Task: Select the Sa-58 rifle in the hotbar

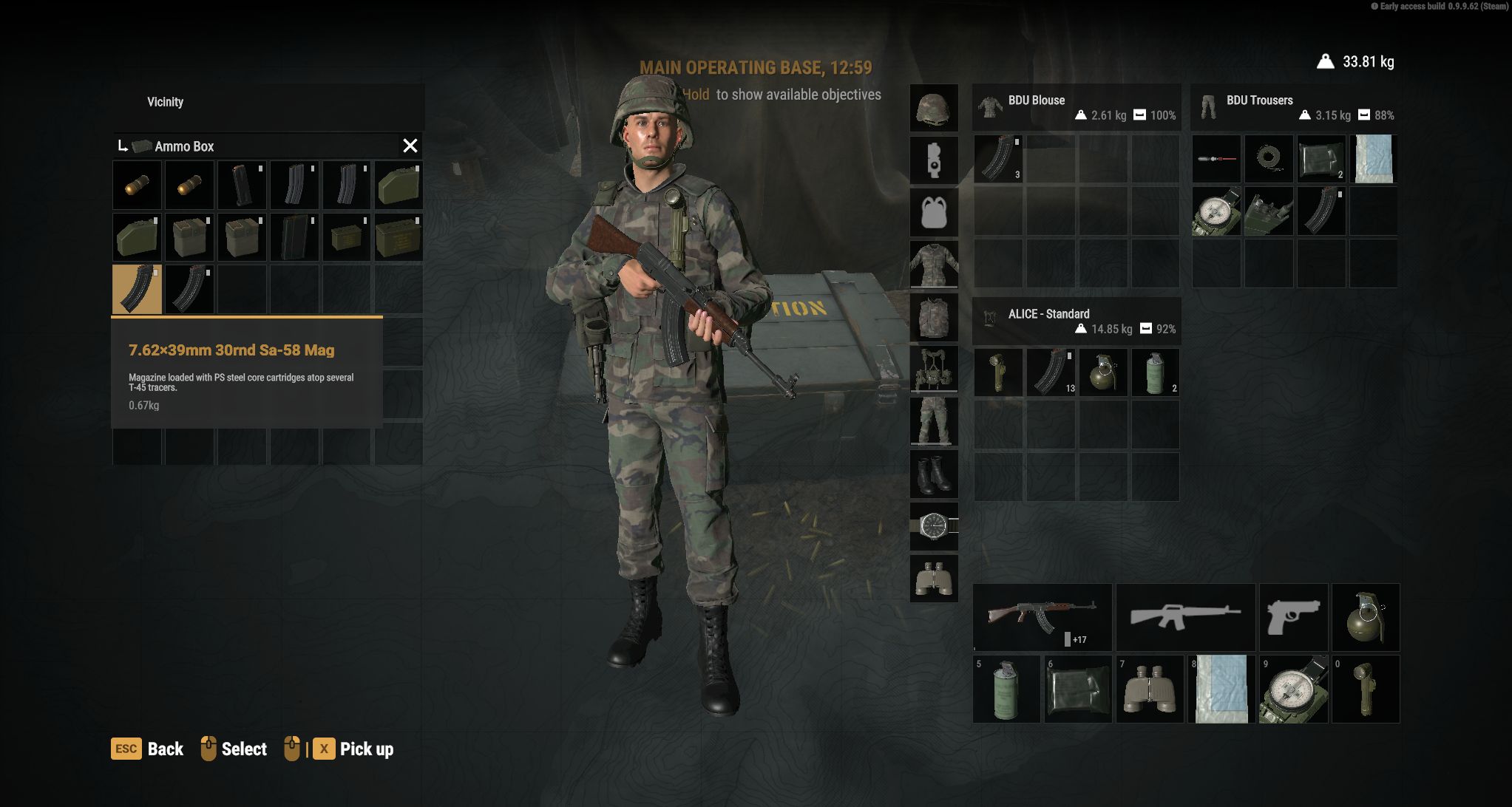Action: (1043, 617)
